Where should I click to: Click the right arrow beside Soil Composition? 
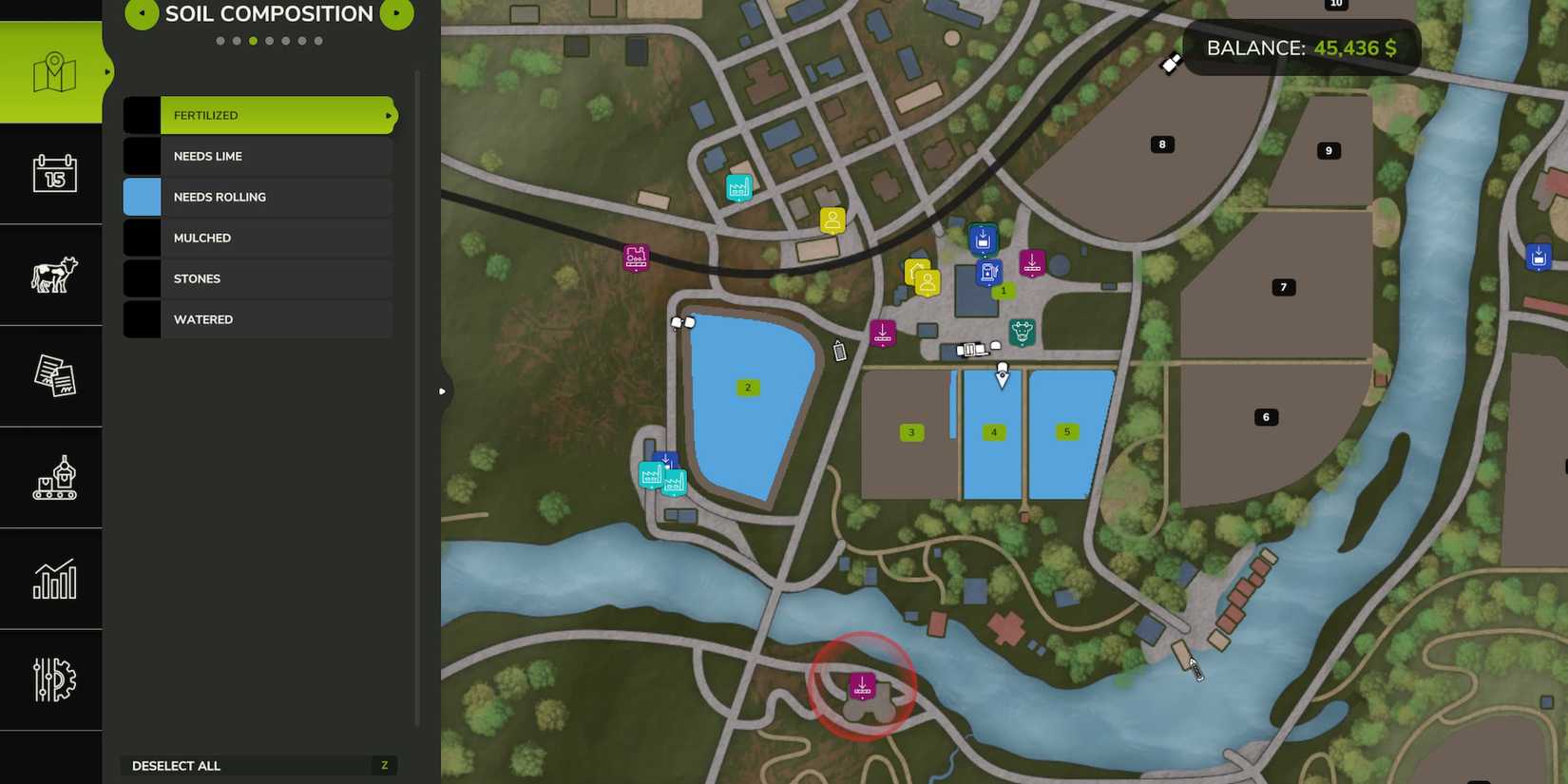[x=396, y=13]
